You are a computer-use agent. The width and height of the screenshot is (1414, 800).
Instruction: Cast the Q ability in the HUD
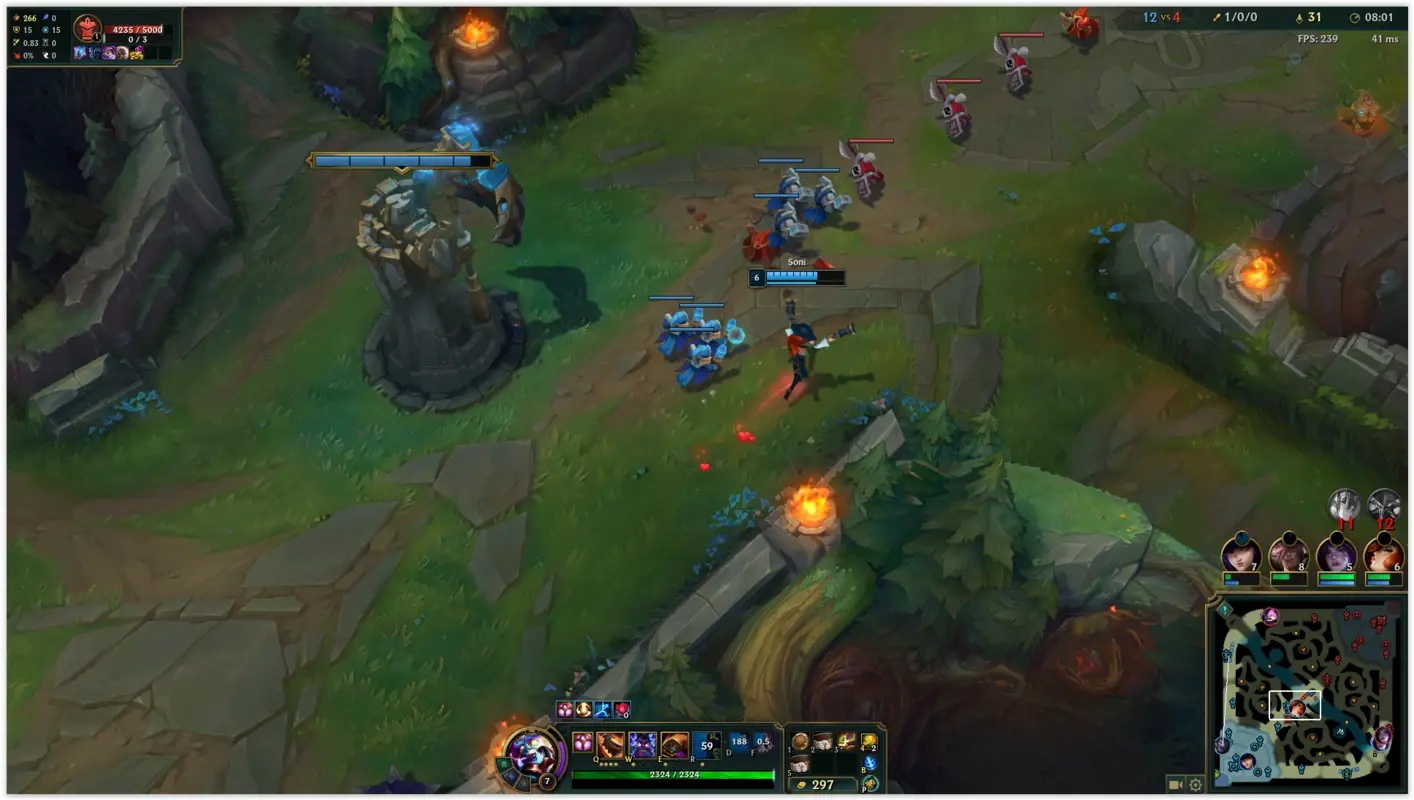click(x=609, y=742)
